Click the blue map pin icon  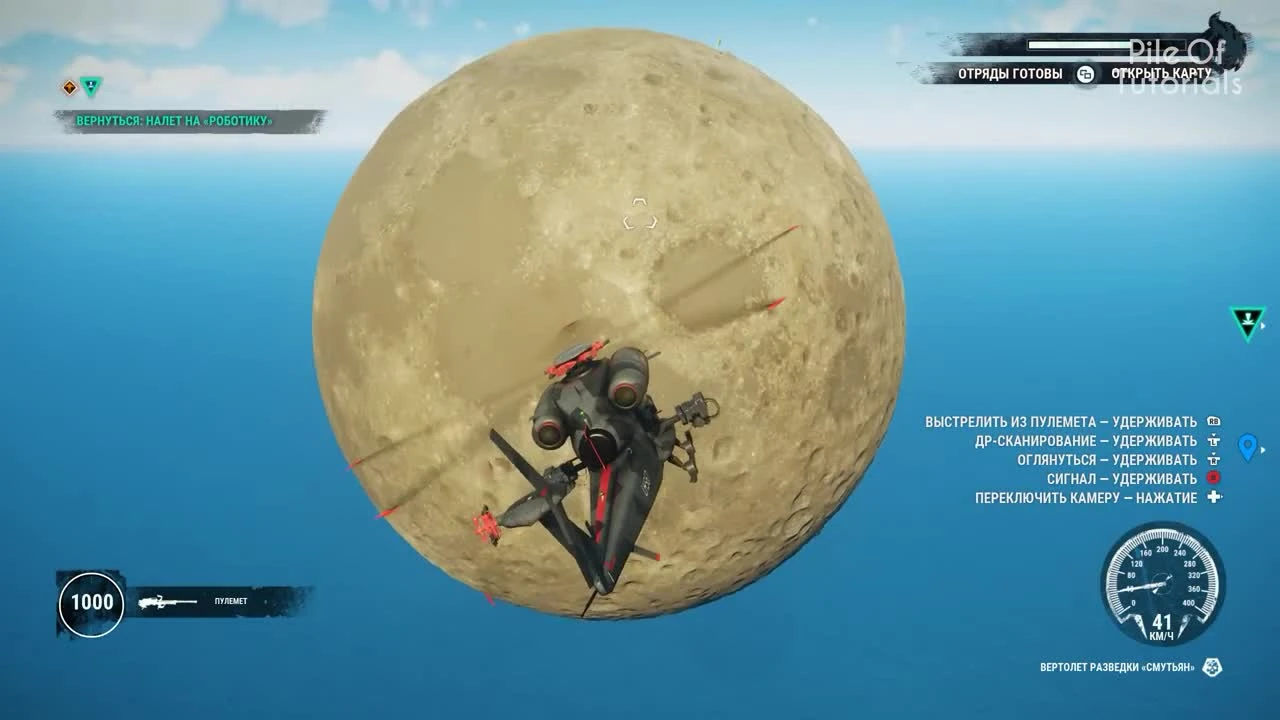pyautogui.click(x=1247, y=446)
